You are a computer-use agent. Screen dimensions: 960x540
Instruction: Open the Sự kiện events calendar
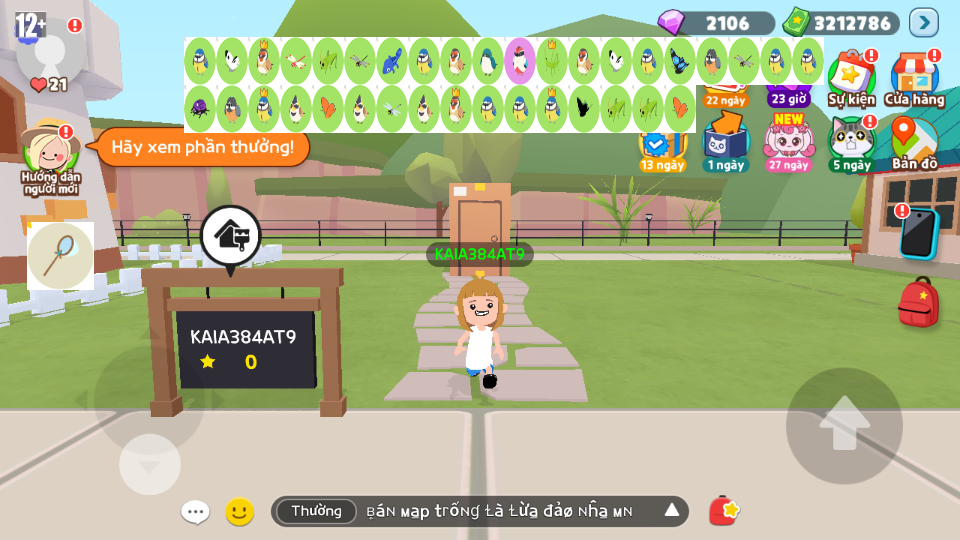coord(851,76)
